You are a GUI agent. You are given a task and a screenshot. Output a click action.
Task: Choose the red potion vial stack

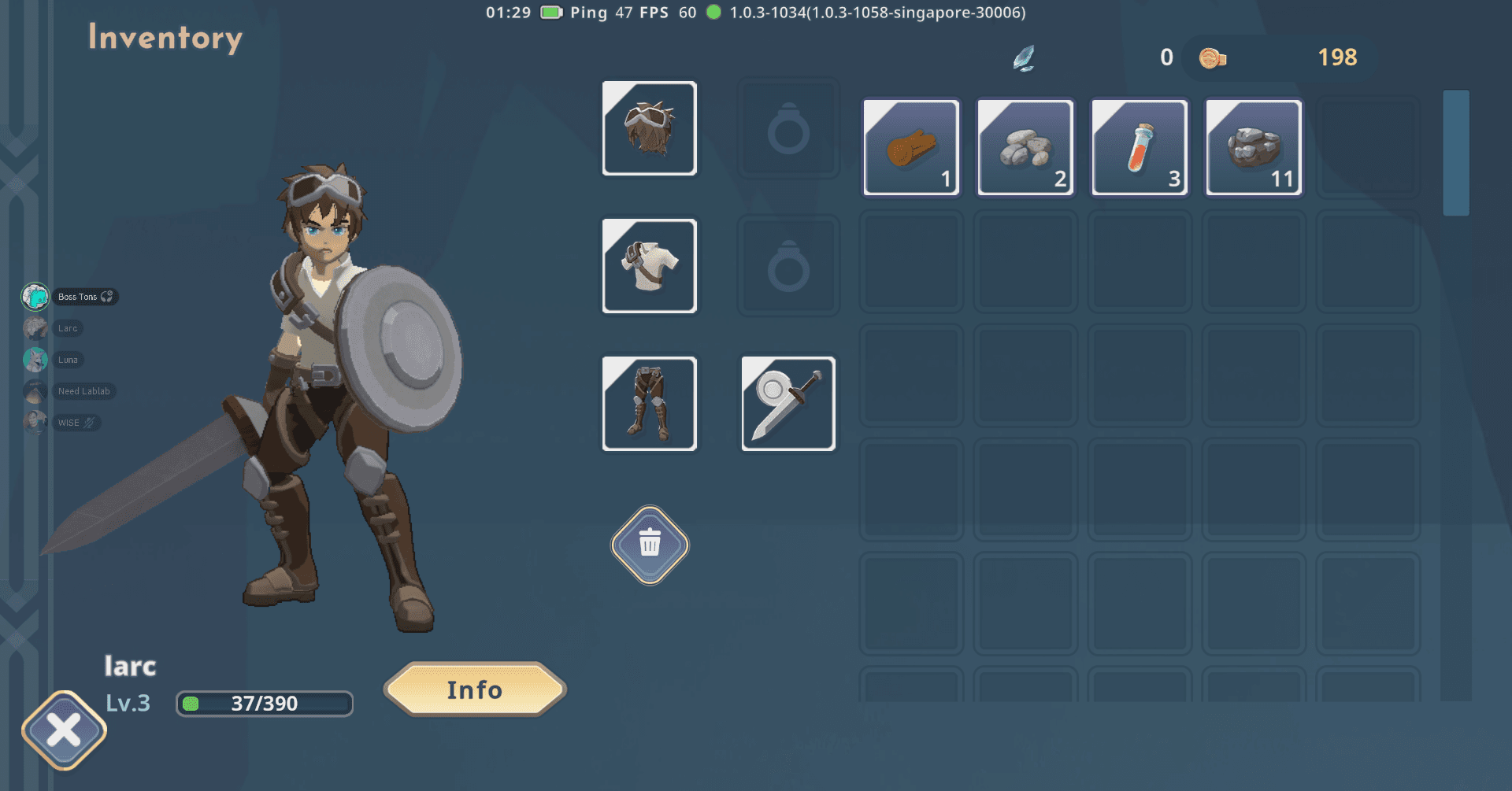pos(1140,147)
